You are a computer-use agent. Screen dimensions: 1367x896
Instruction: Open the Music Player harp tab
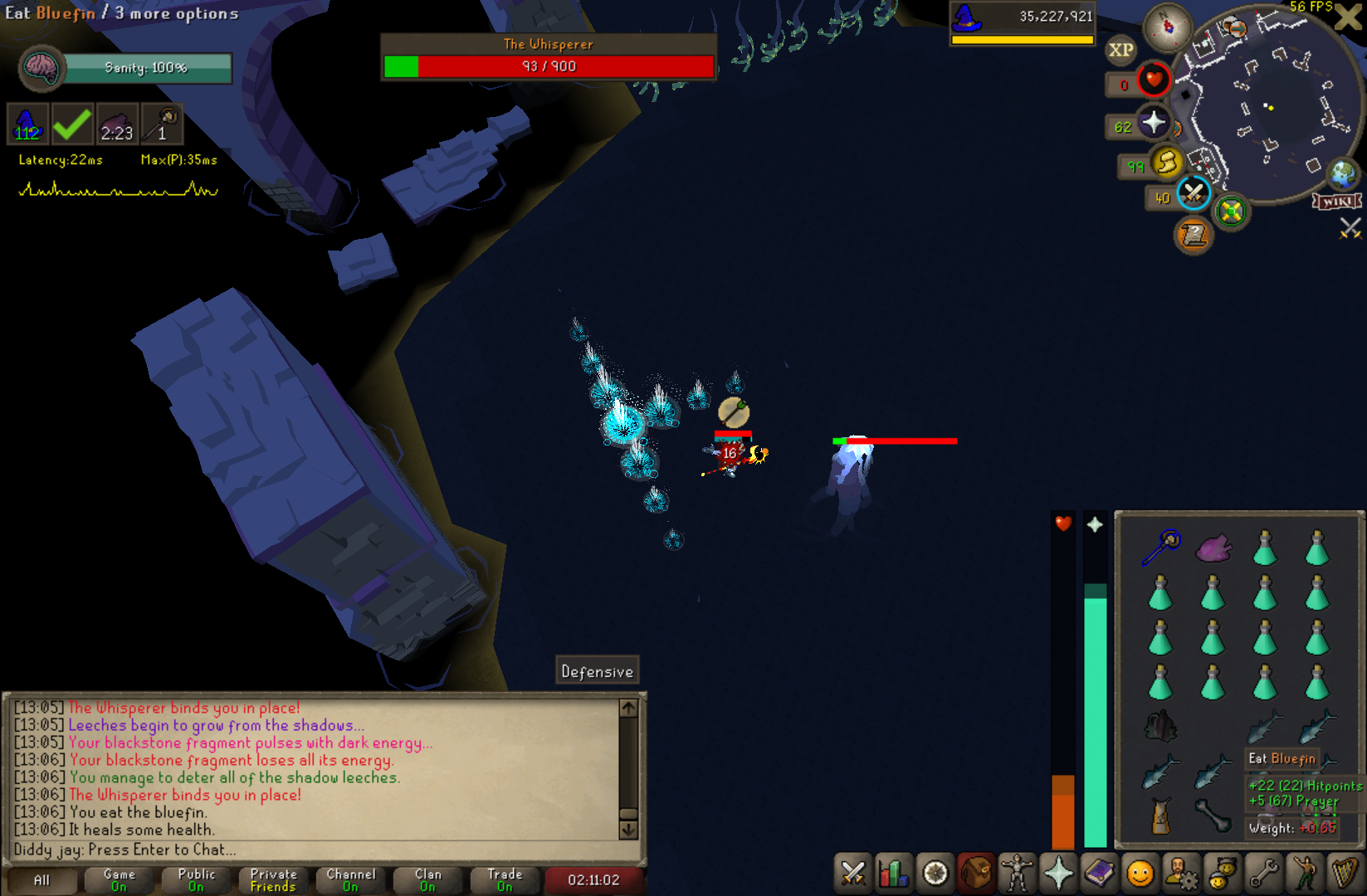pyautogui.click(x=1345, y=873)
